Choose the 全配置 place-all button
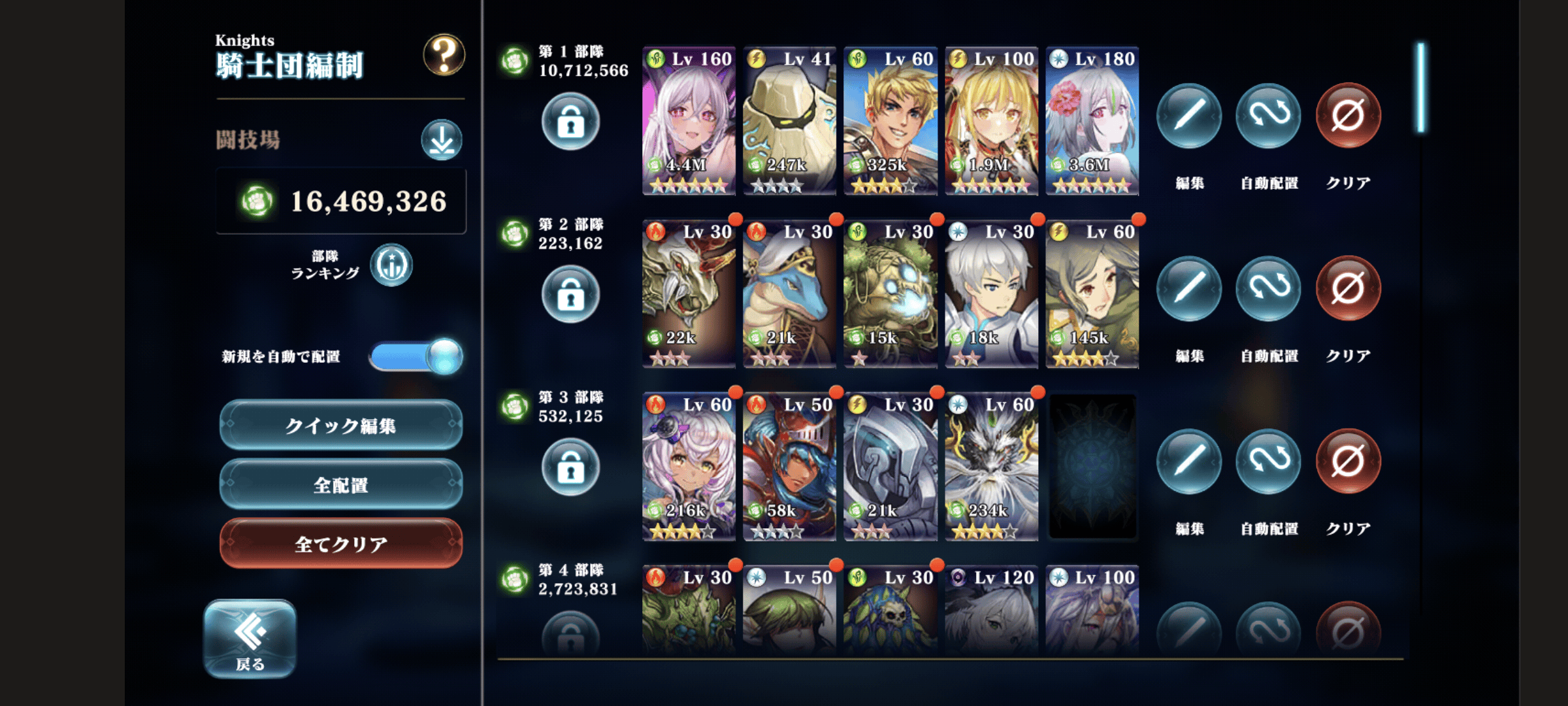1568x706 pixels. click(341, 485)
